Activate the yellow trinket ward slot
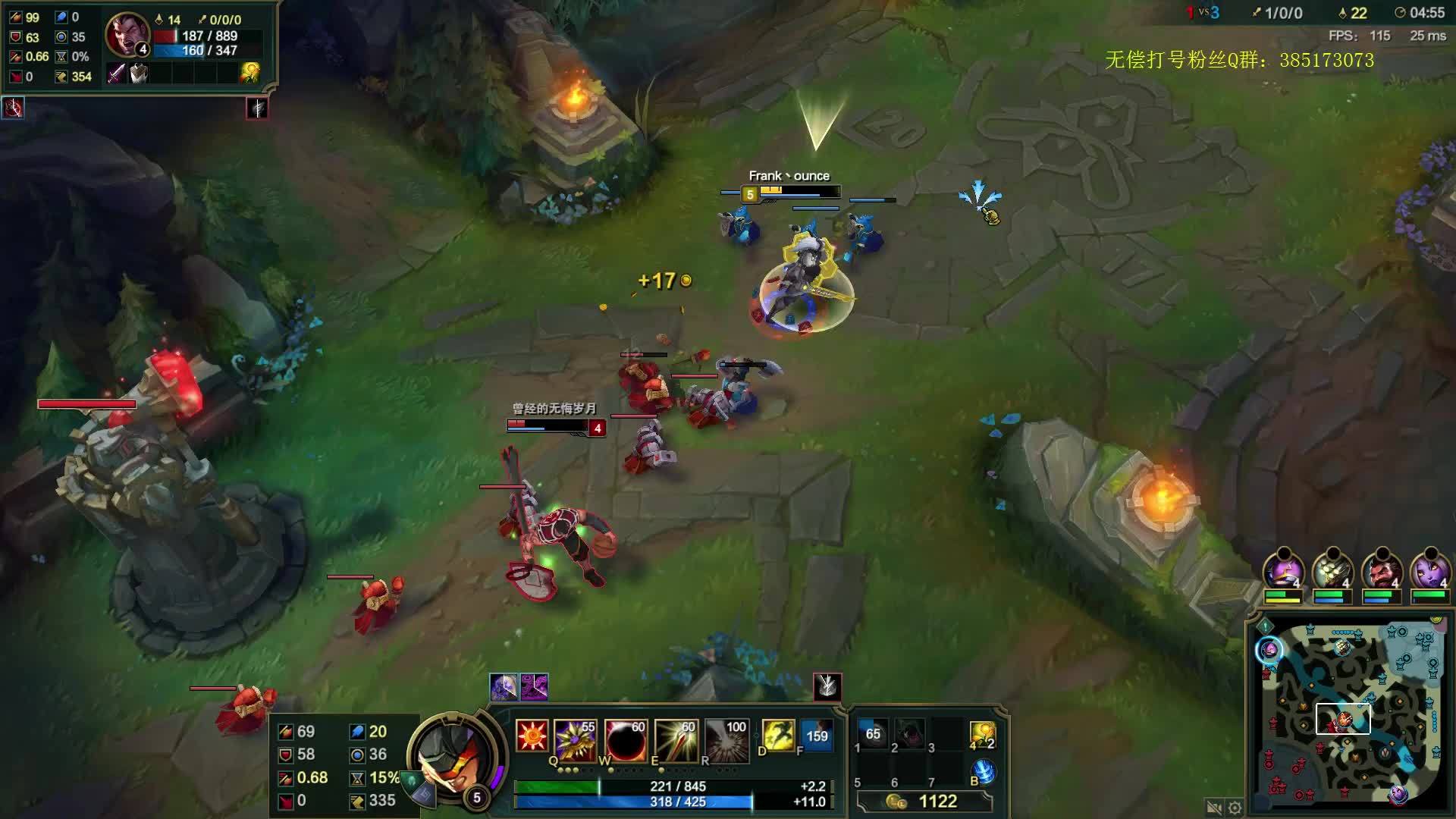This screenshot has width=1456, height=819. tap(982, 735)
